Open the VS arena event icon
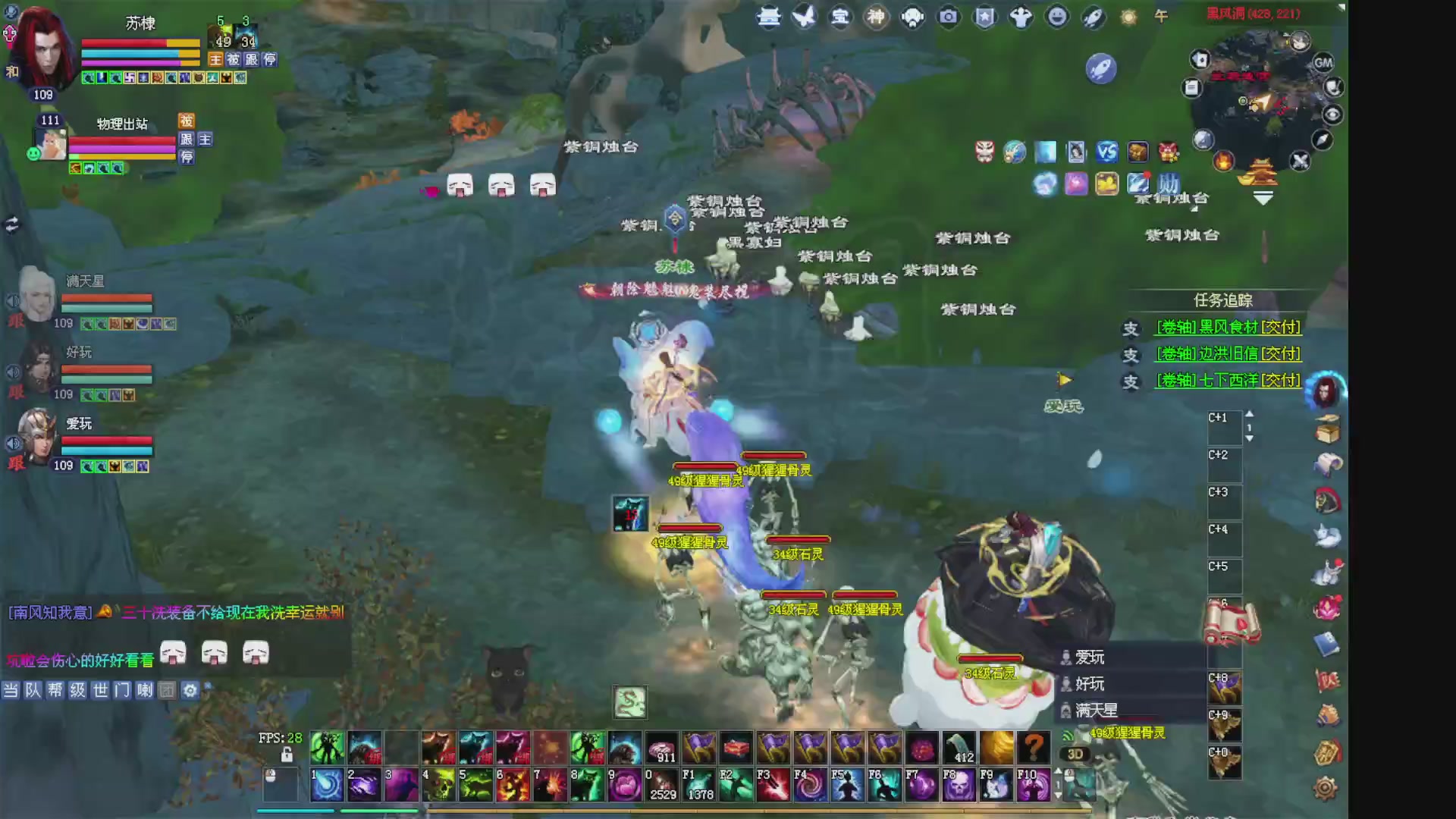The image size is (1456, 819). coord(1108,152)
